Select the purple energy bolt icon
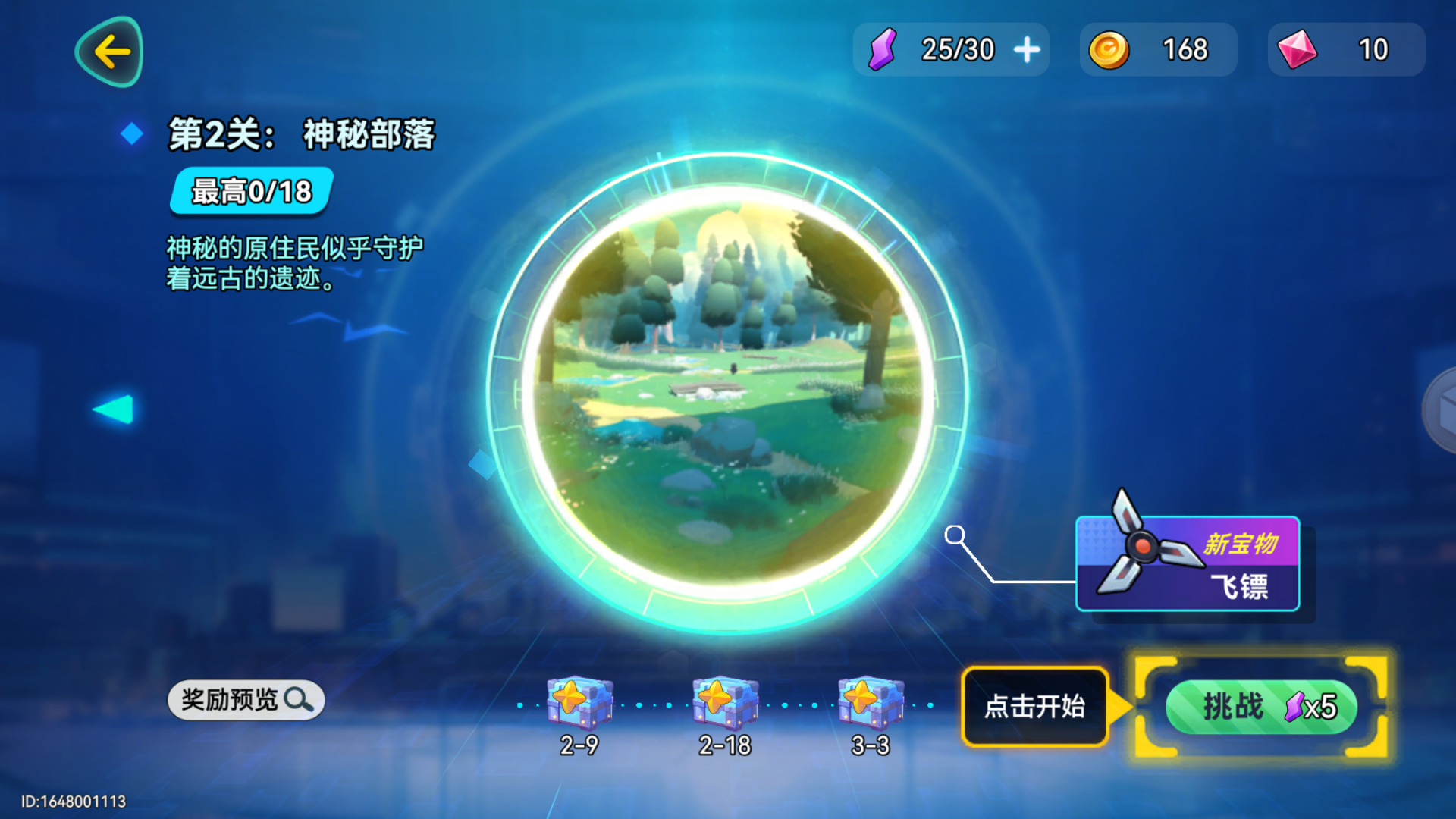 pos(882,49)
